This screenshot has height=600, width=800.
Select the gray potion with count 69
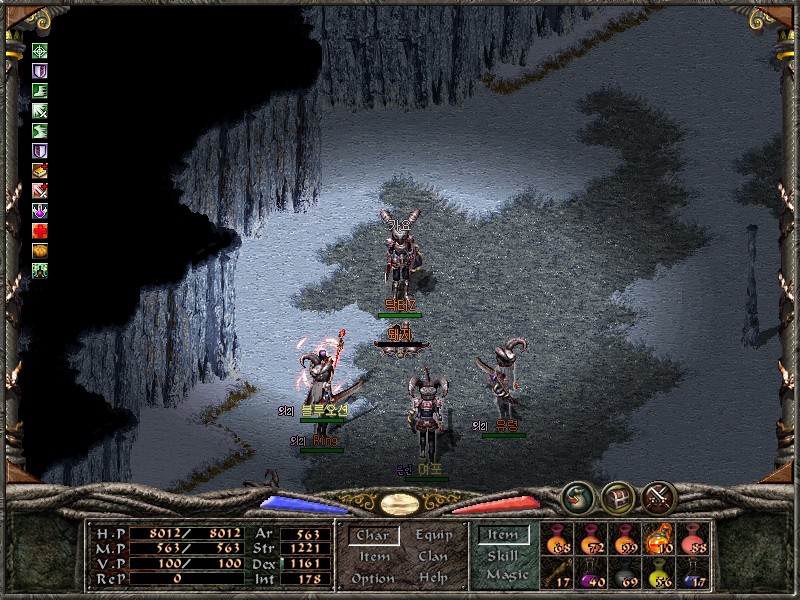point(625,572)
